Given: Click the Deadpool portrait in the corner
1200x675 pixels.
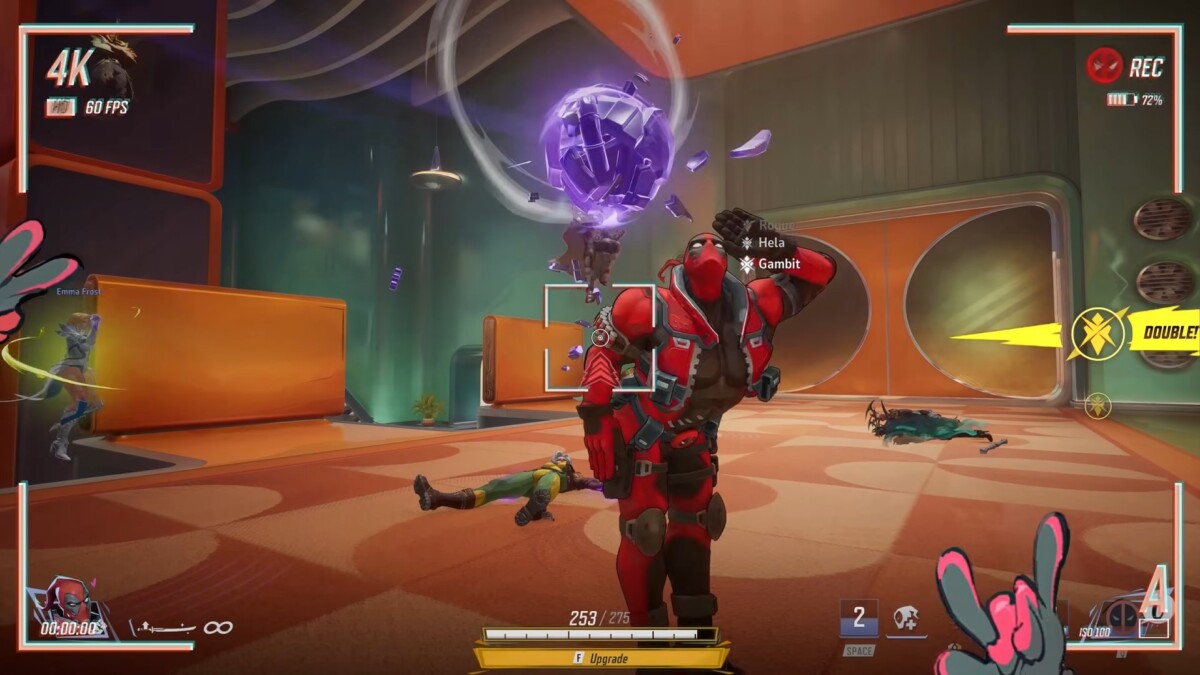Looking at the screenshot, I should point(70,603).
